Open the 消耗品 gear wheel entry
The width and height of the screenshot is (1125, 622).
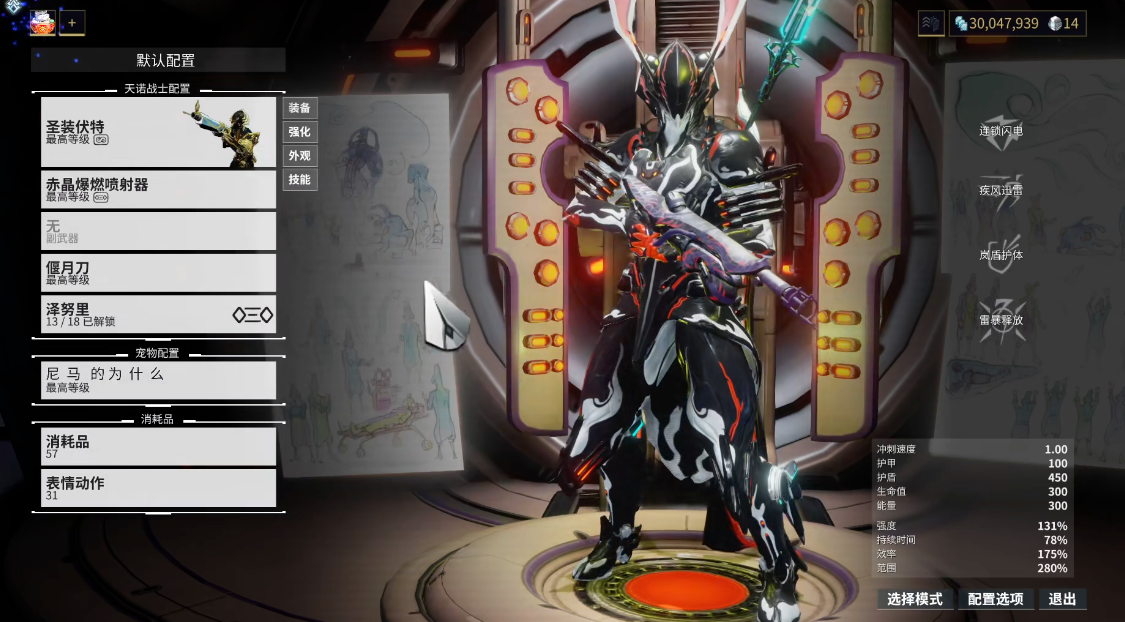[158, 446]
